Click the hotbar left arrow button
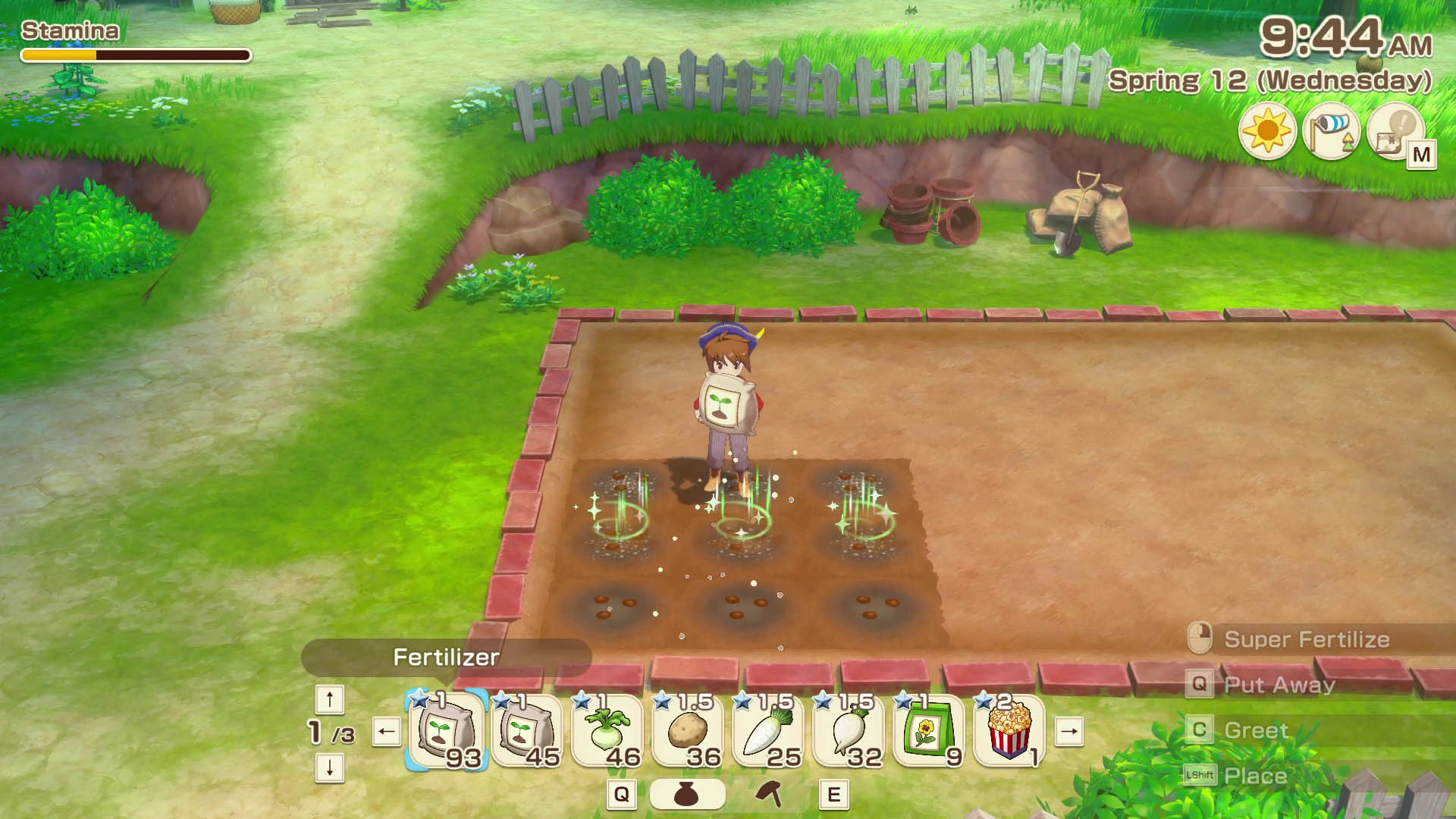Viewport: 1456px width, 819px height. [387, 732]
